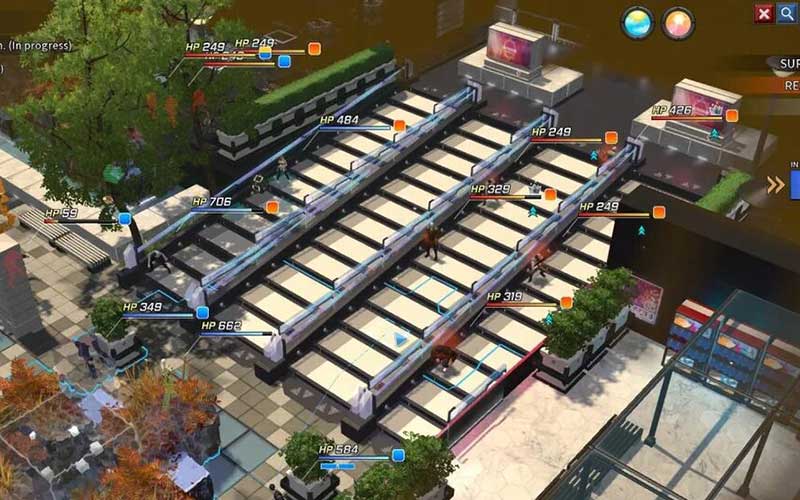The image size is (800, 500).
Task: Open the magnifying glass search button
Action: pos(786,13)
